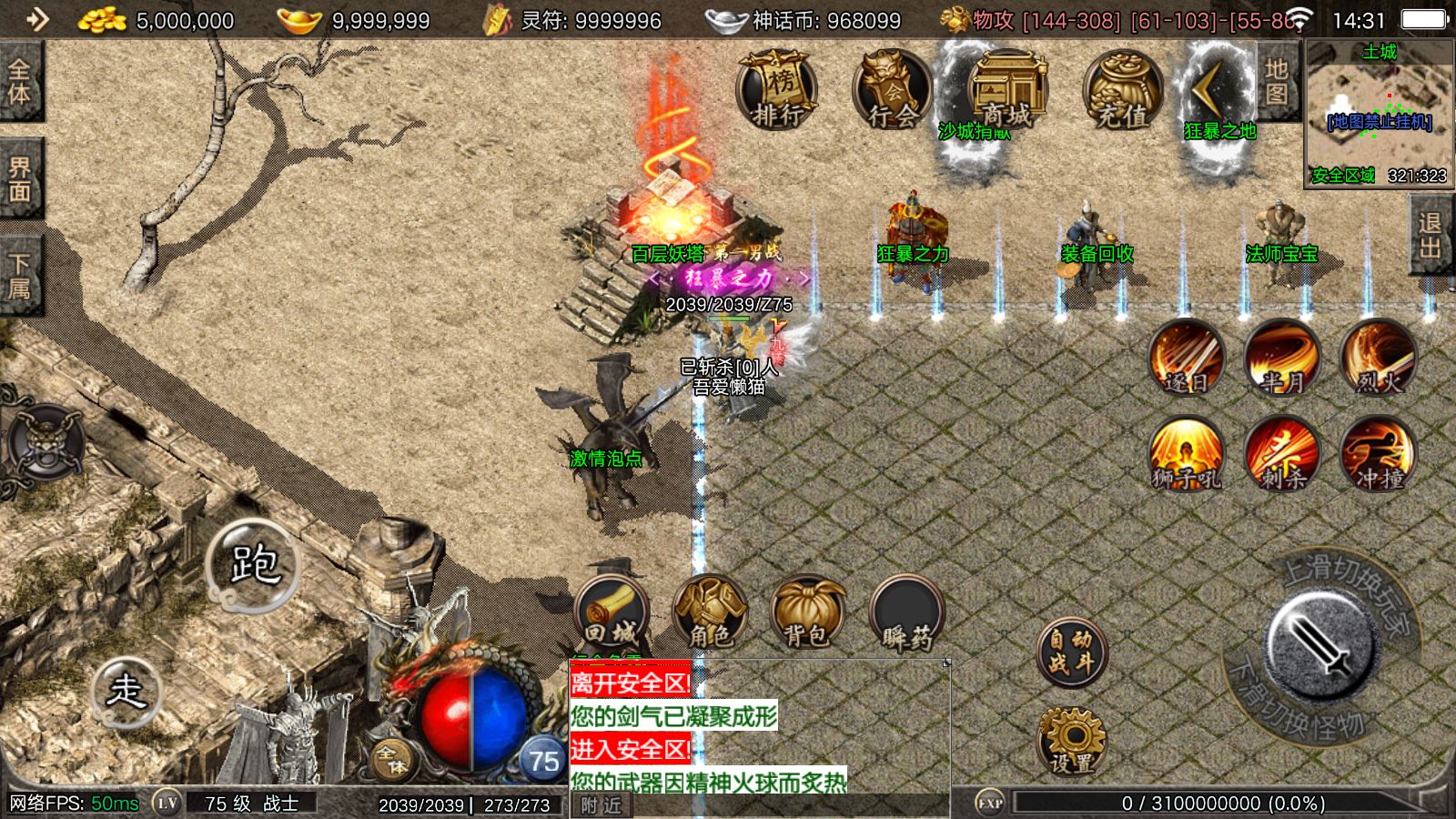
Task: Tap the 退出 exit button
Action: (1430, 235)
